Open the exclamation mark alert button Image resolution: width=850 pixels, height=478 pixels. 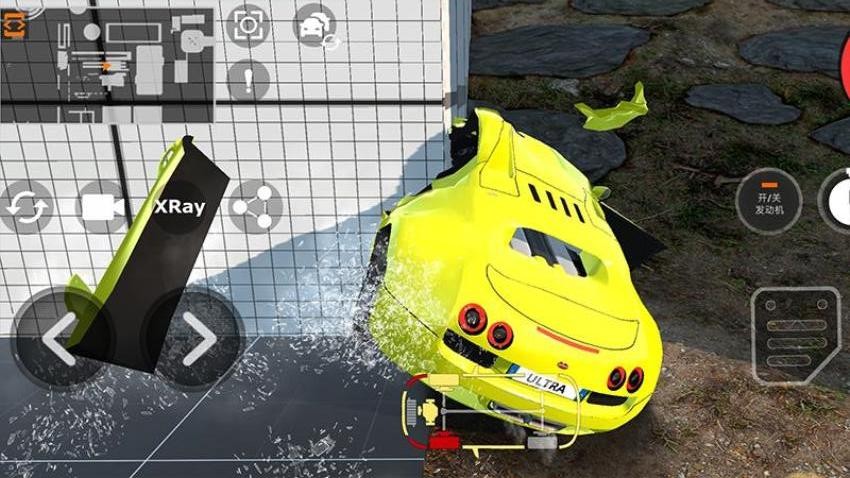click(248, 80)
